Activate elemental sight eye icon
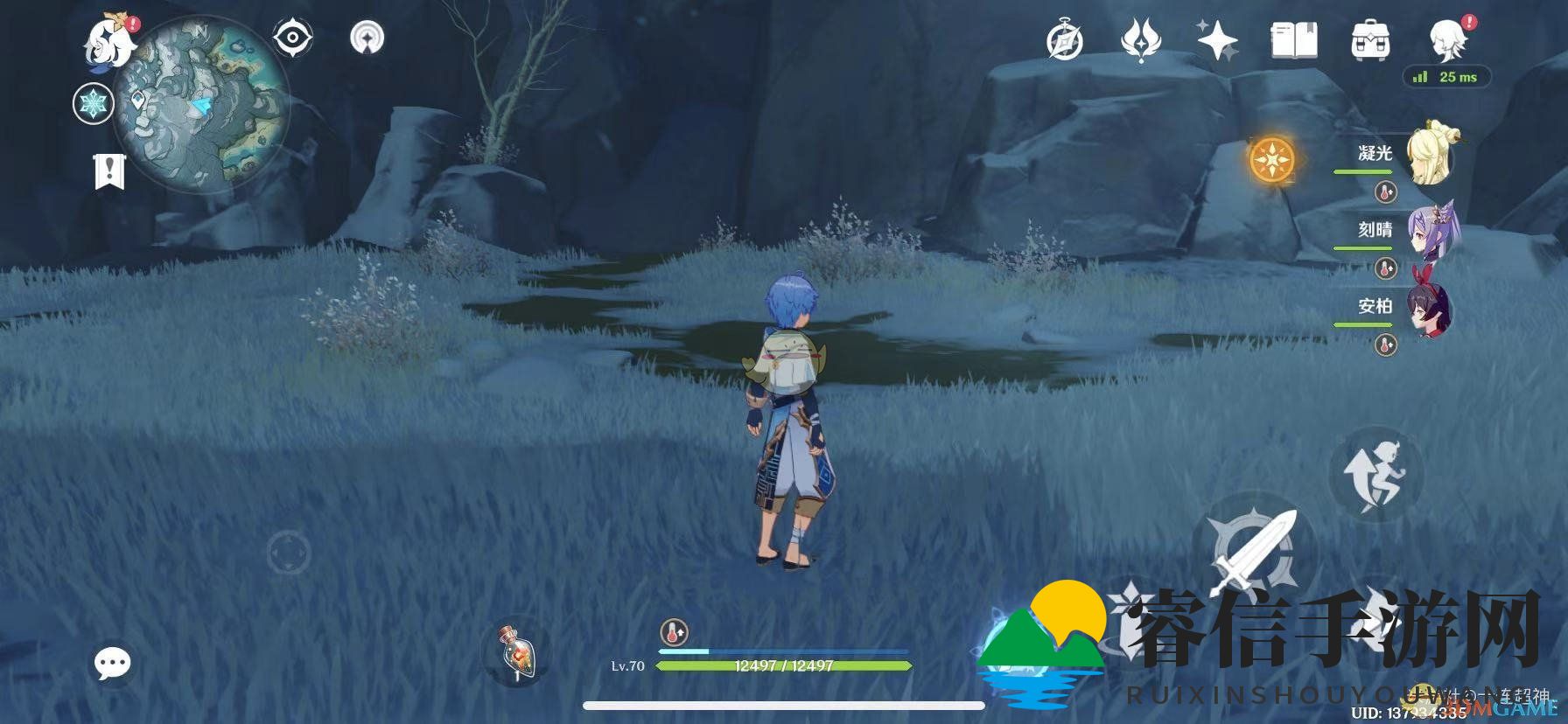The height and width of the screenshot is (724, 1568). pos(293,38)
